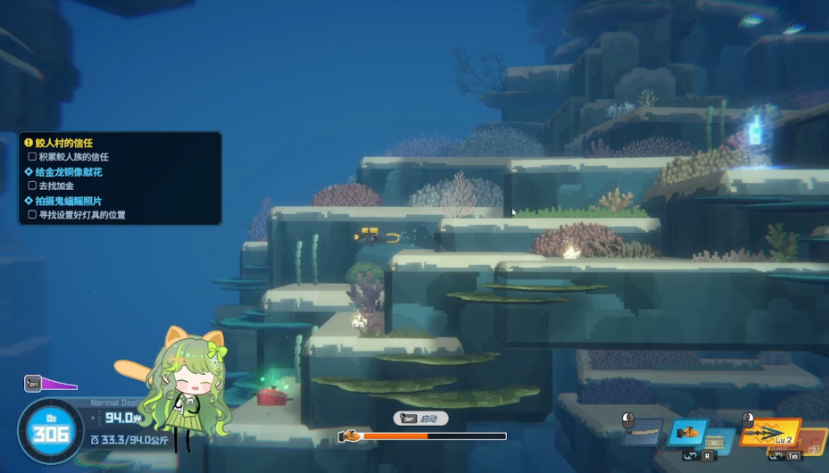
Task: Tick the 积累鲛人族的信任 objective checkbox
Action: pyautogui.click(x=32, y=157)
